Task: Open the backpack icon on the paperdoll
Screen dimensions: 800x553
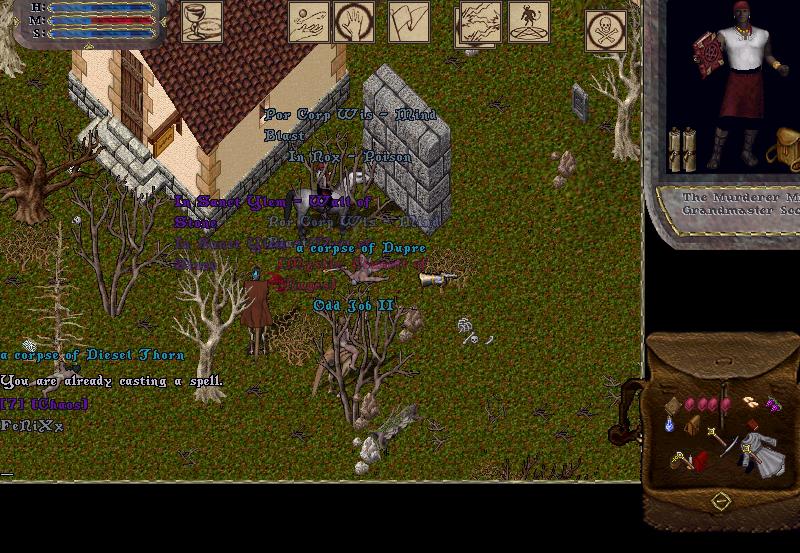Action: 783,150
